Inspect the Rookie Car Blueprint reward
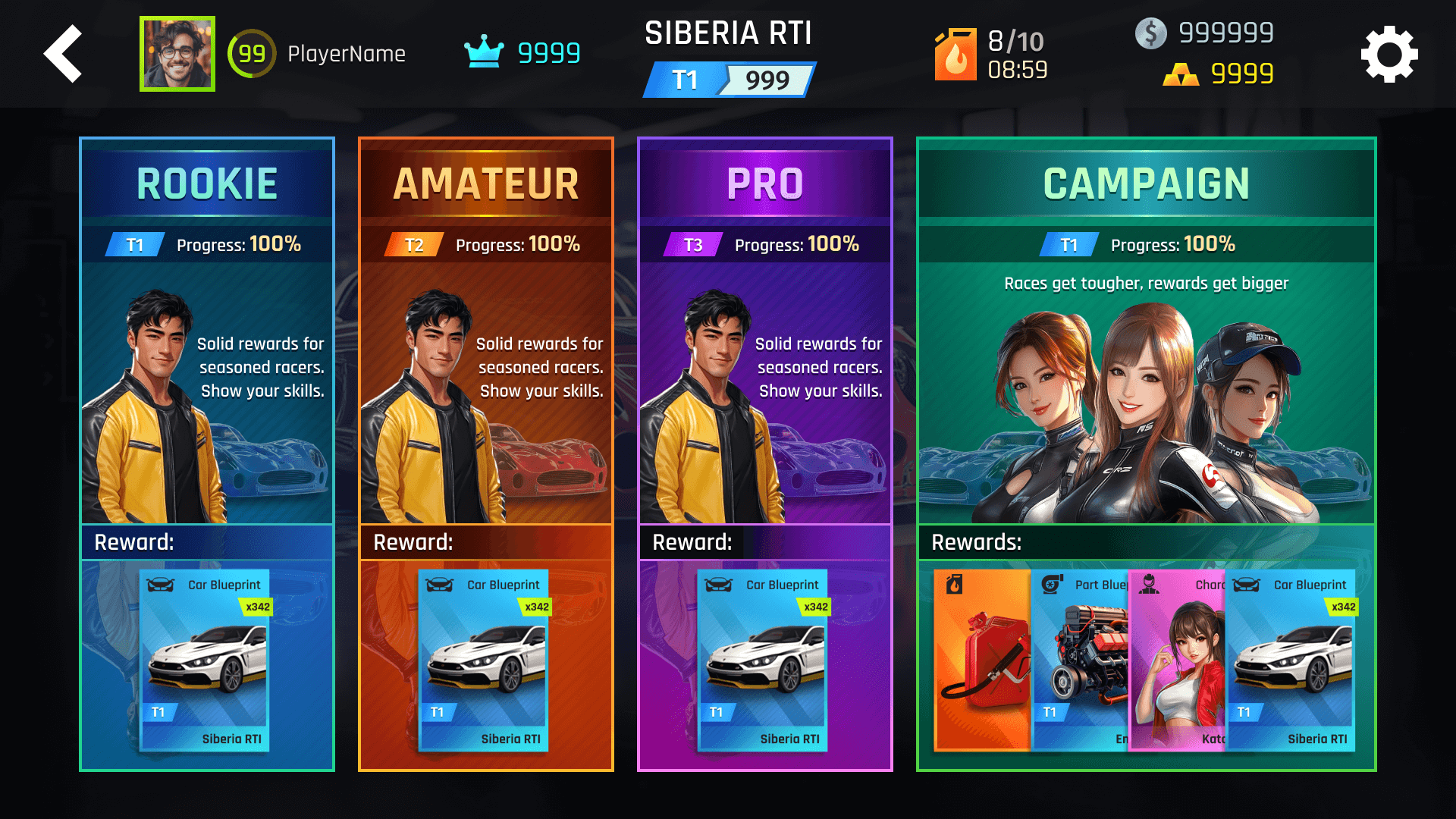 tap(205, 660)
